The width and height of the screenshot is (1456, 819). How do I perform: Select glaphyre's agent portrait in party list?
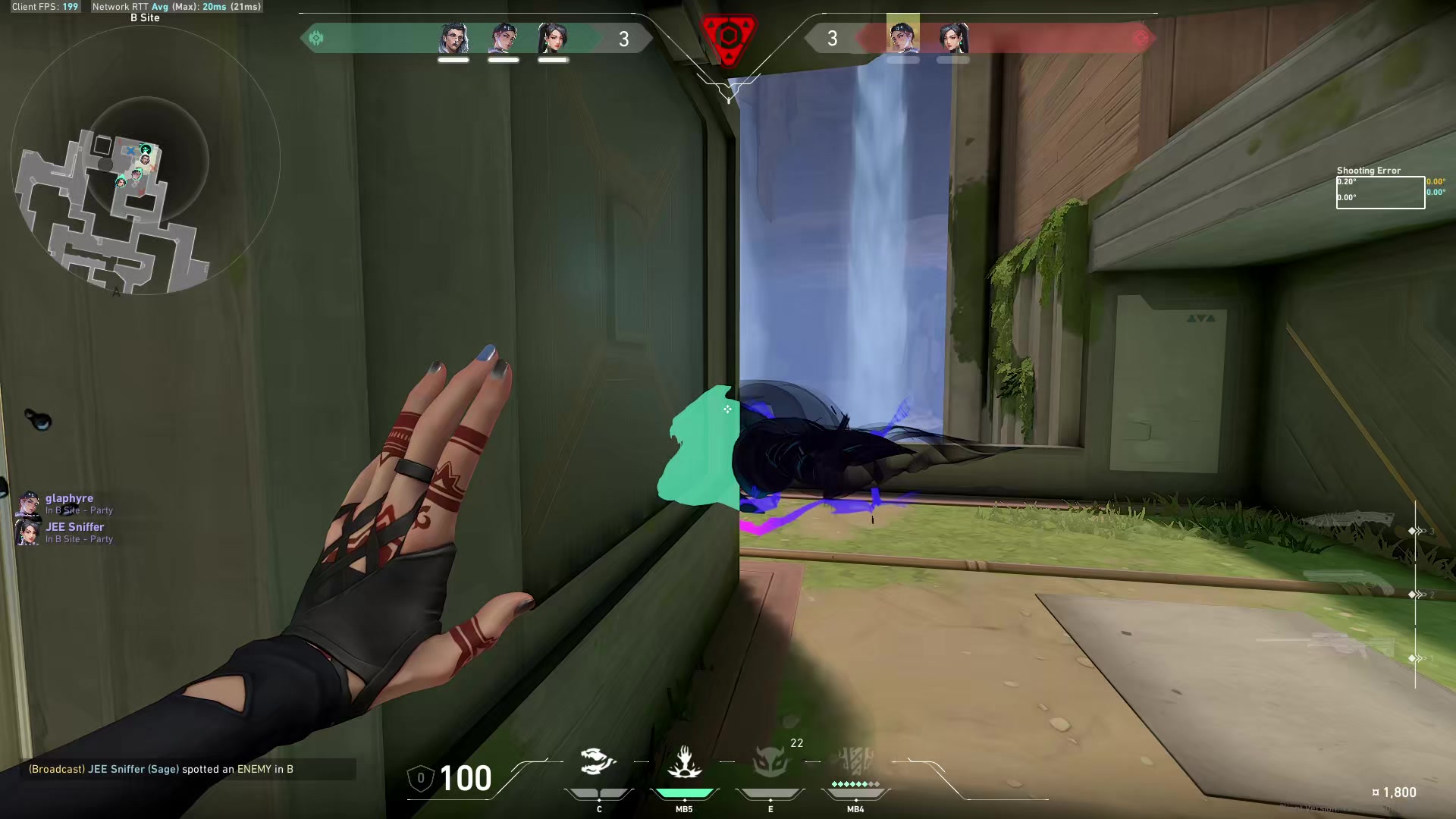(28, 503)
